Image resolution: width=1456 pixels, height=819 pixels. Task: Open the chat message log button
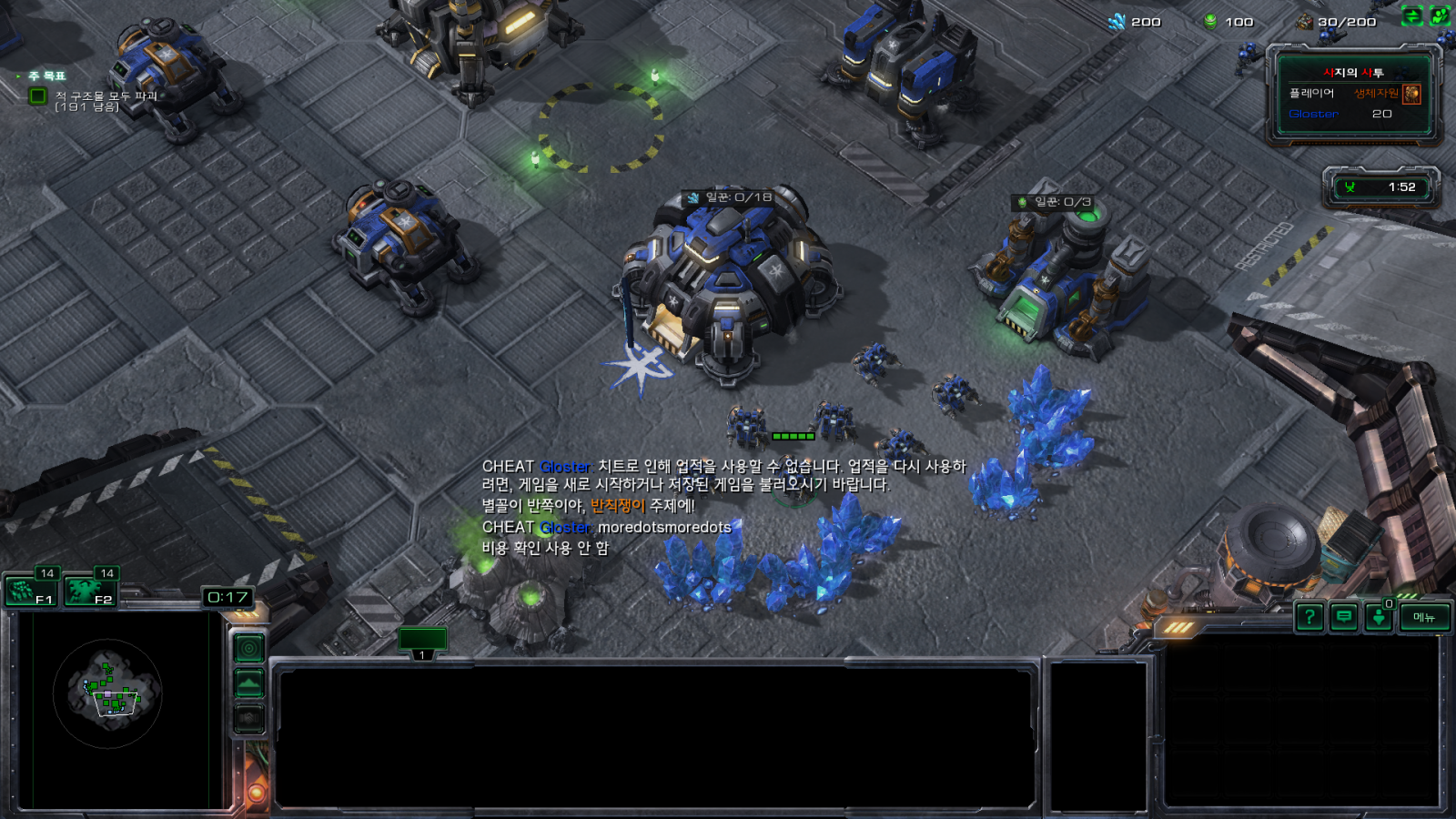coord(1344,618)
